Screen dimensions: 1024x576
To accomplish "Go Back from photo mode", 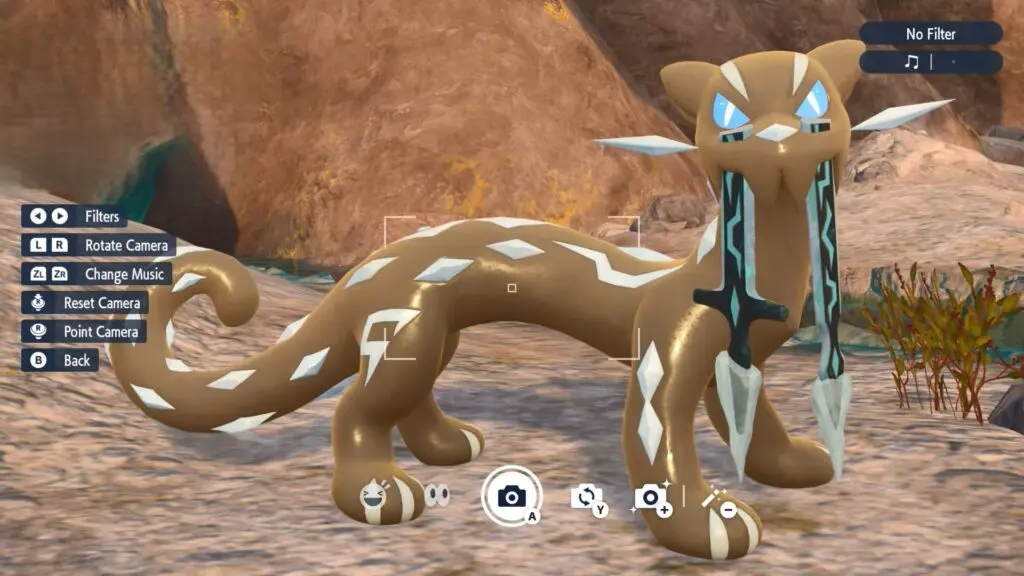I will click(60, 360).
